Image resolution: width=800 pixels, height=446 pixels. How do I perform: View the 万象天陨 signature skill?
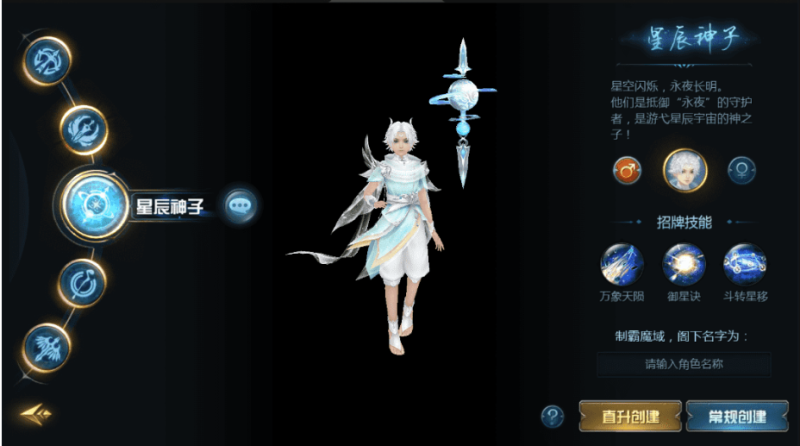pos(621,265)
